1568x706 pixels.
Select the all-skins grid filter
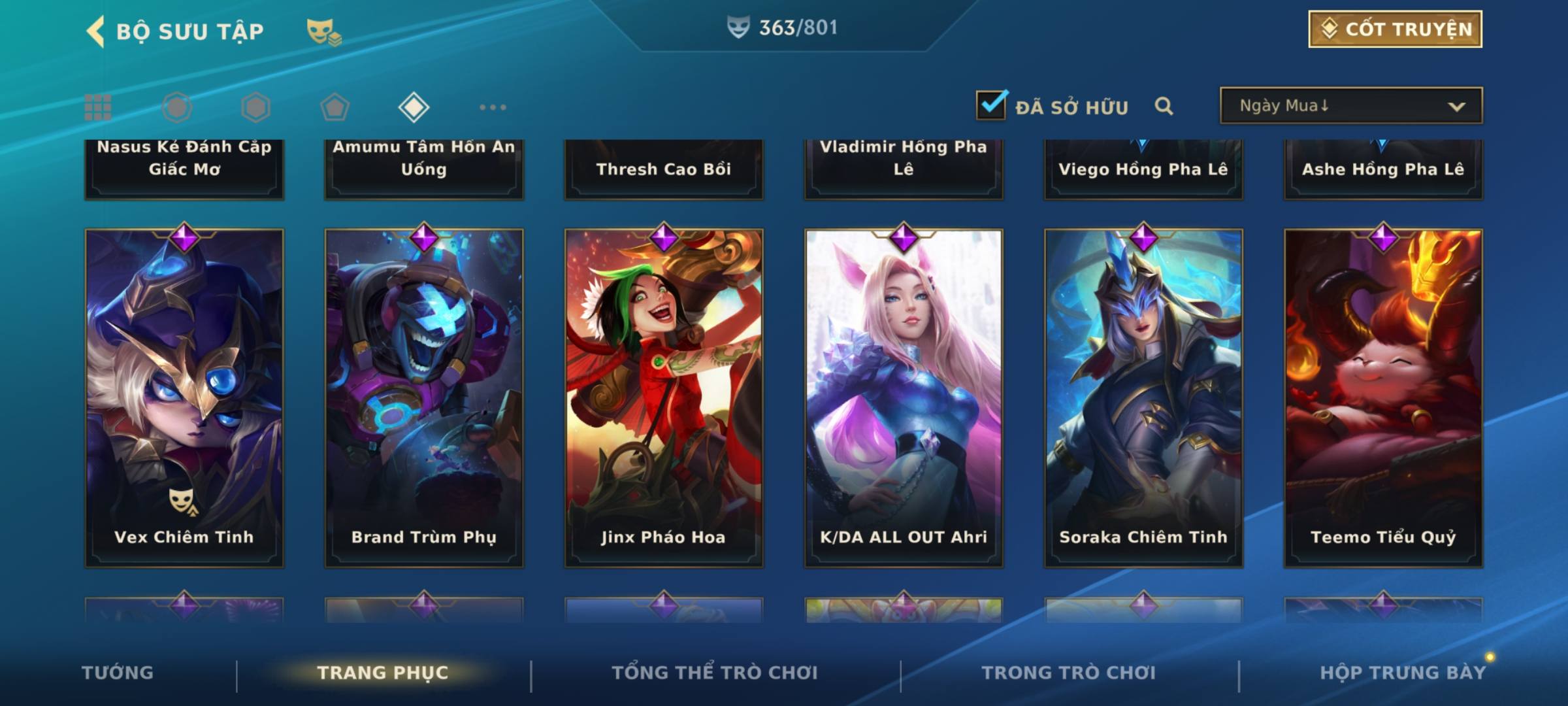(x=98, y=107)
